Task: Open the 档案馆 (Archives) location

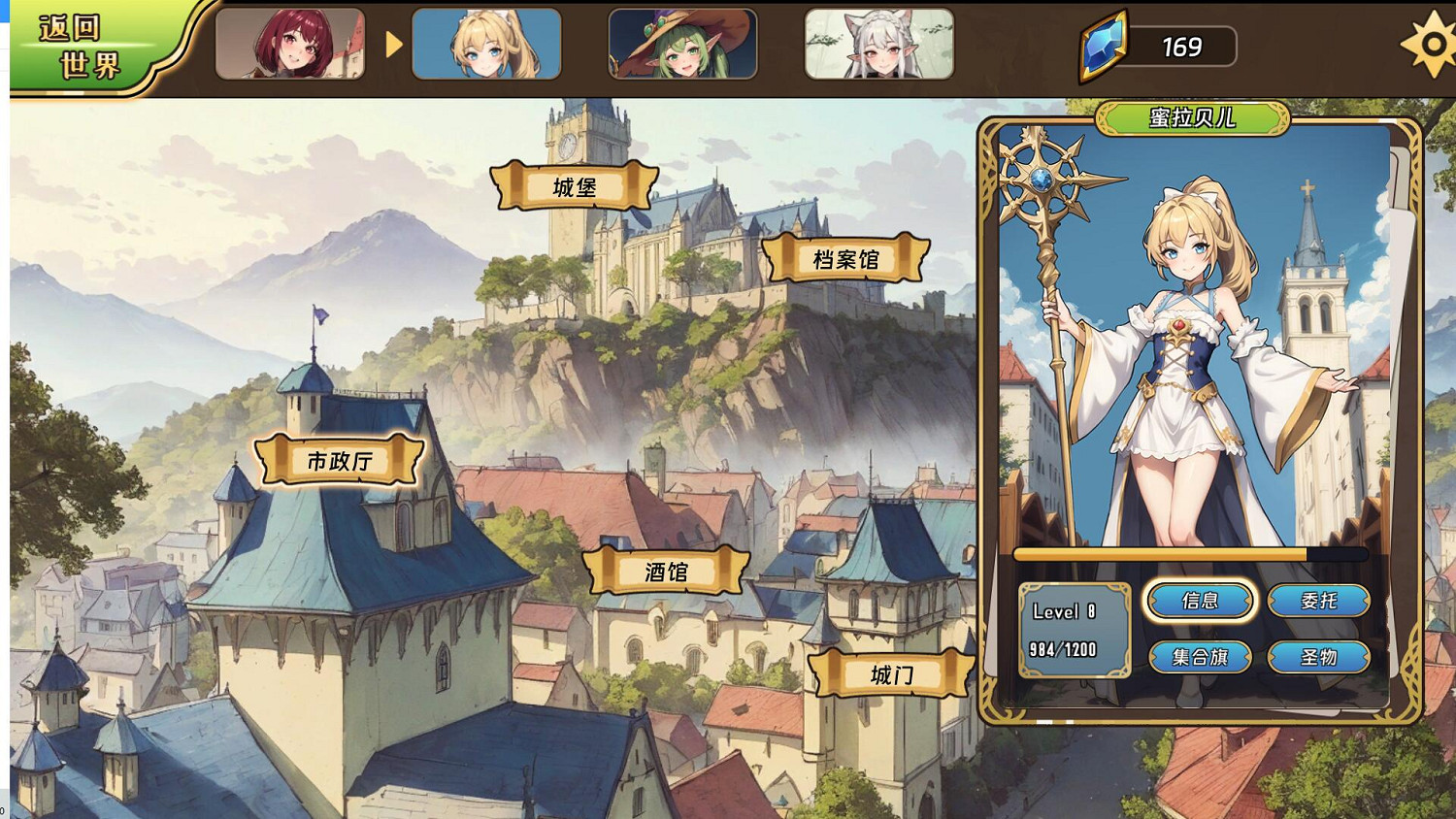Action: point(846,259)
